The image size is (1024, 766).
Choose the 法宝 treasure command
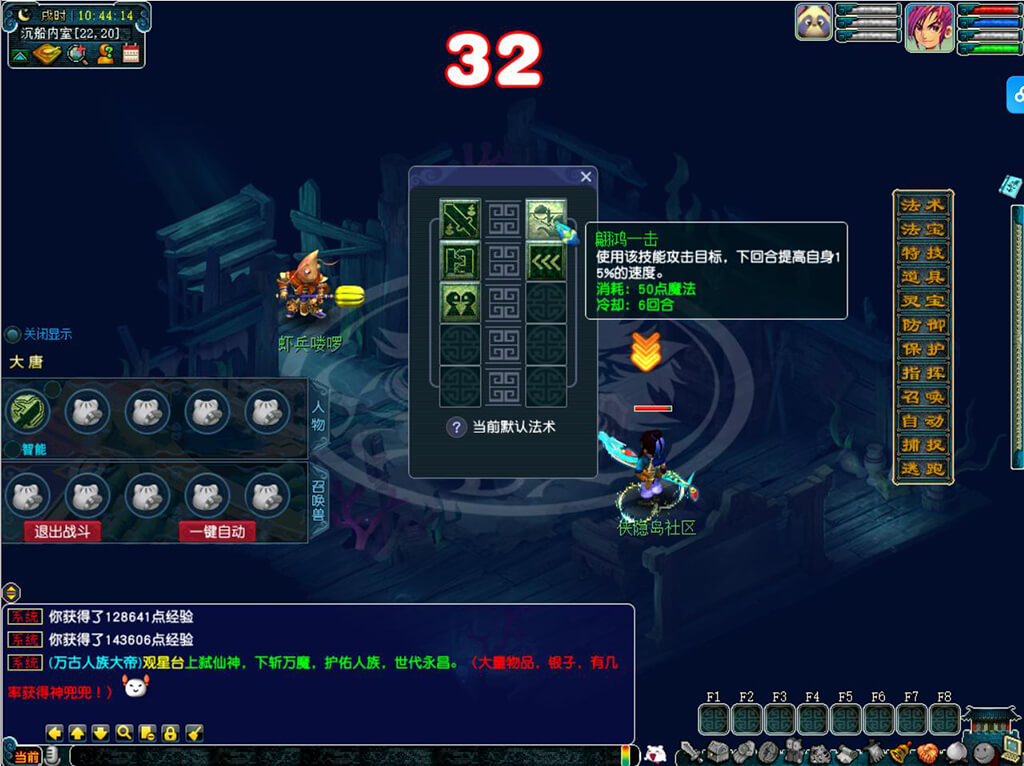(x=922, y=229)
